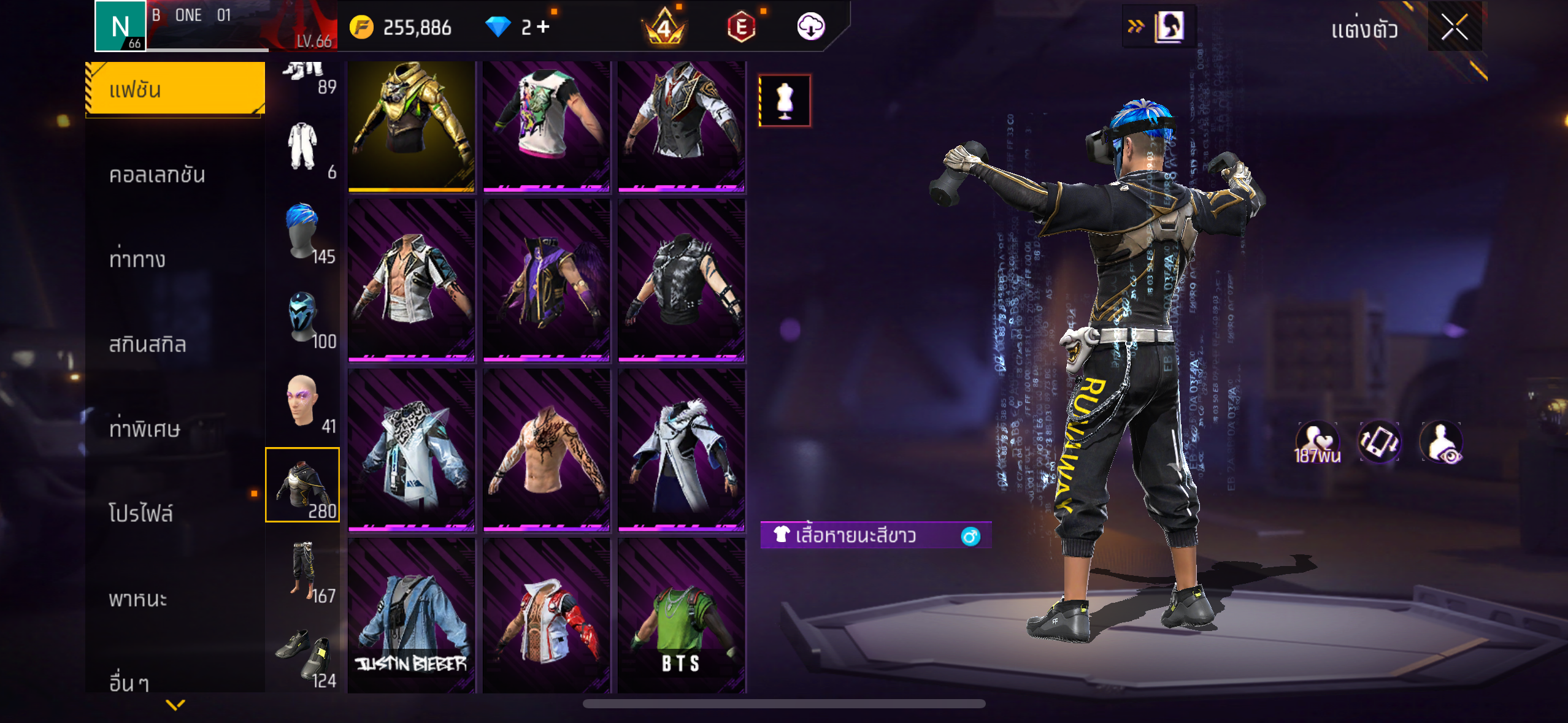Viewport: 1568px width, 723px height.
Task: Choose the white jumpsuit category with 6 items
Action: [x=302, y=148]
